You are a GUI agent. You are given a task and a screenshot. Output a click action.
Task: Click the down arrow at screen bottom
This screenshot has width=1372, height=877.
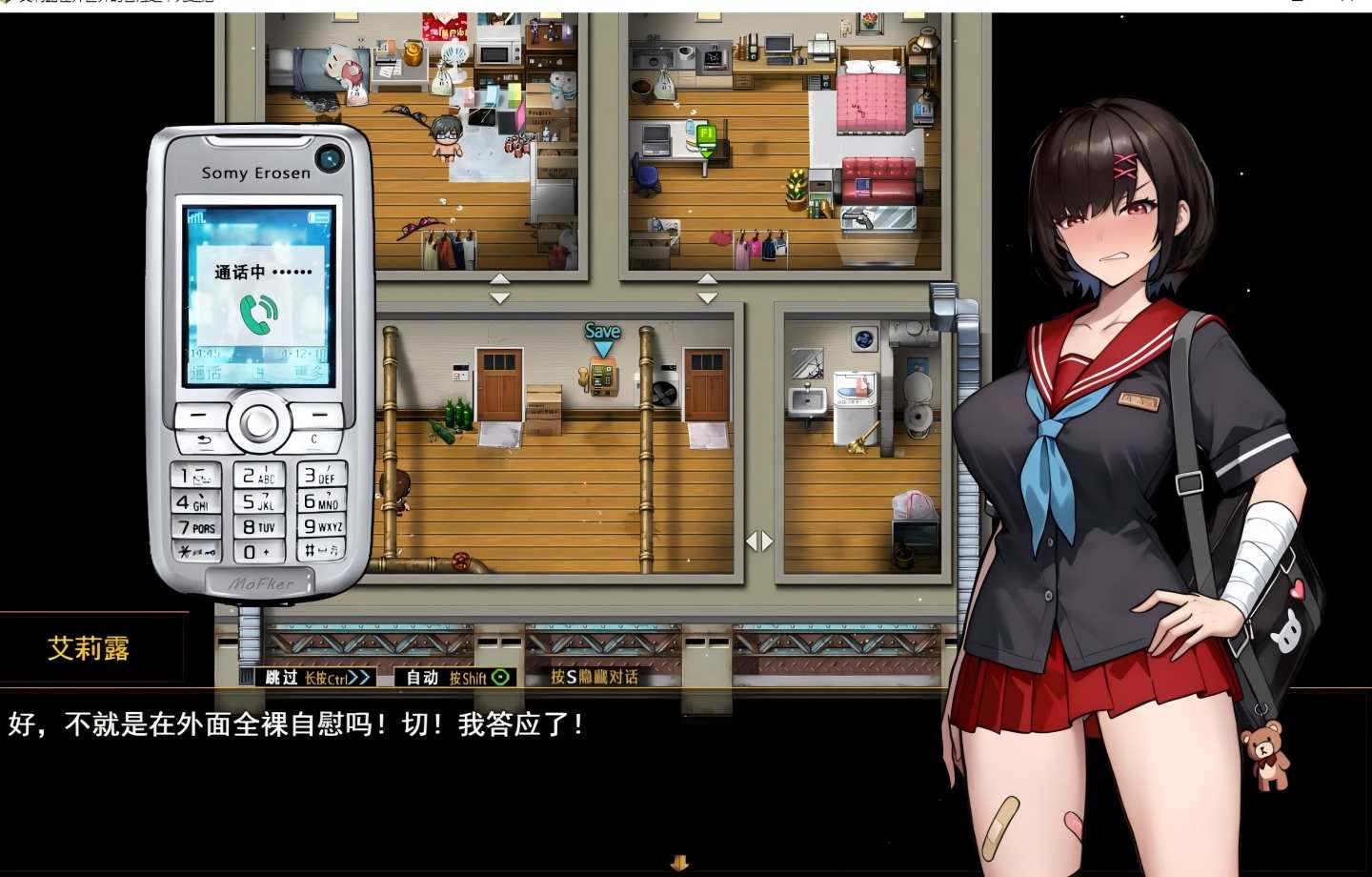680,863
